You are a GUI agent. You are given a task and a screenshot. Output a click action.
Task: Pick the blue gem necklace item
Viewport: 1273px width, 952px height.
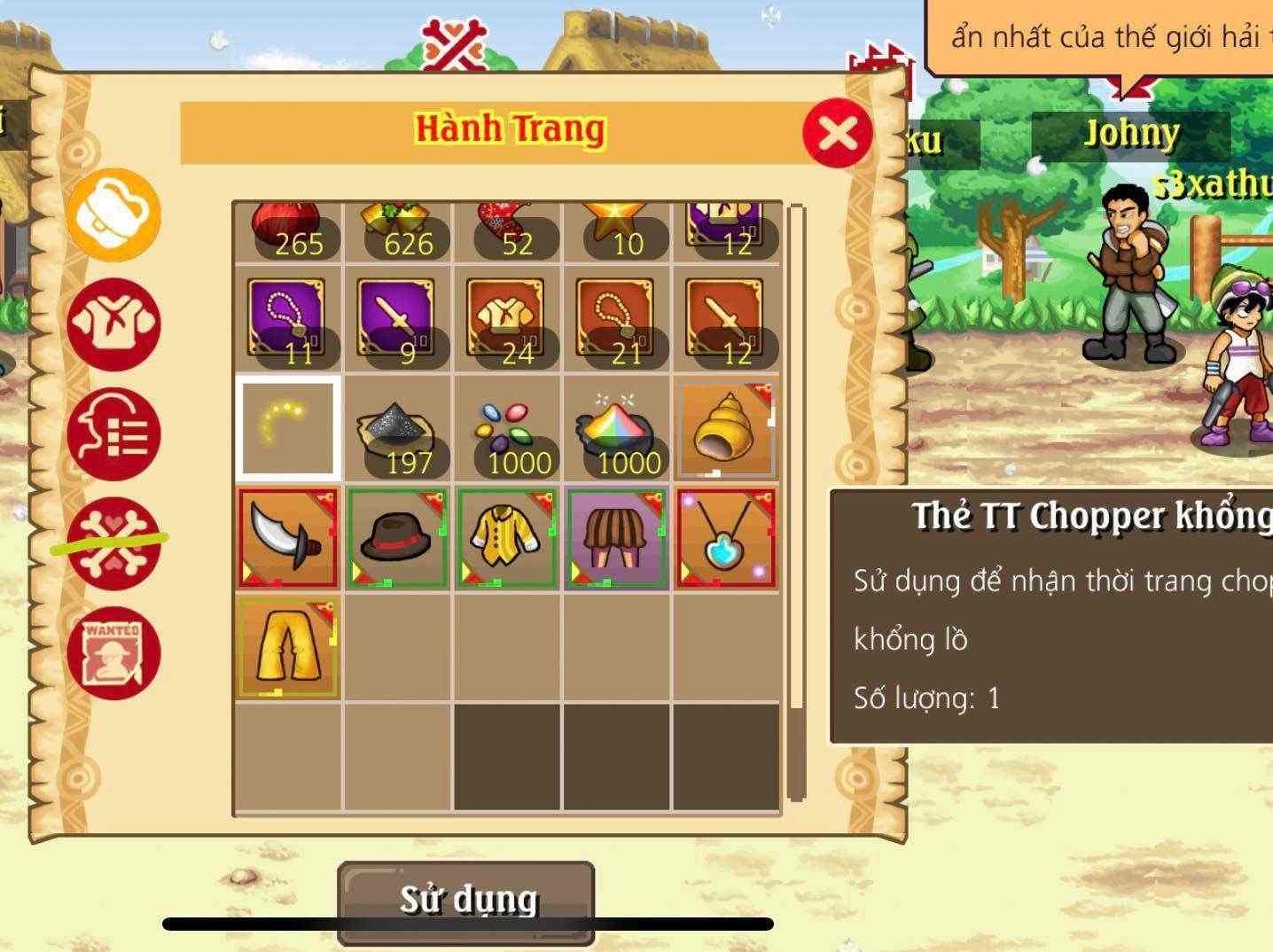726,537
